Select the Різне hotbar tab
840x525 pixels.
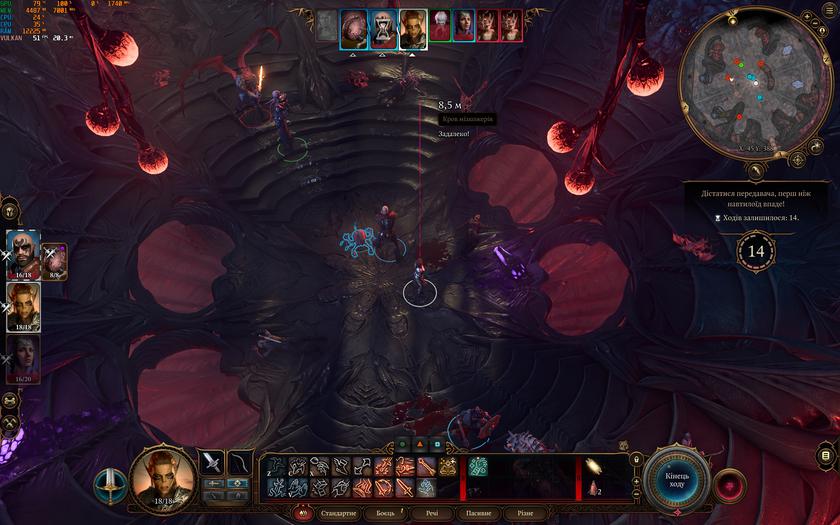tap(524, 513)
